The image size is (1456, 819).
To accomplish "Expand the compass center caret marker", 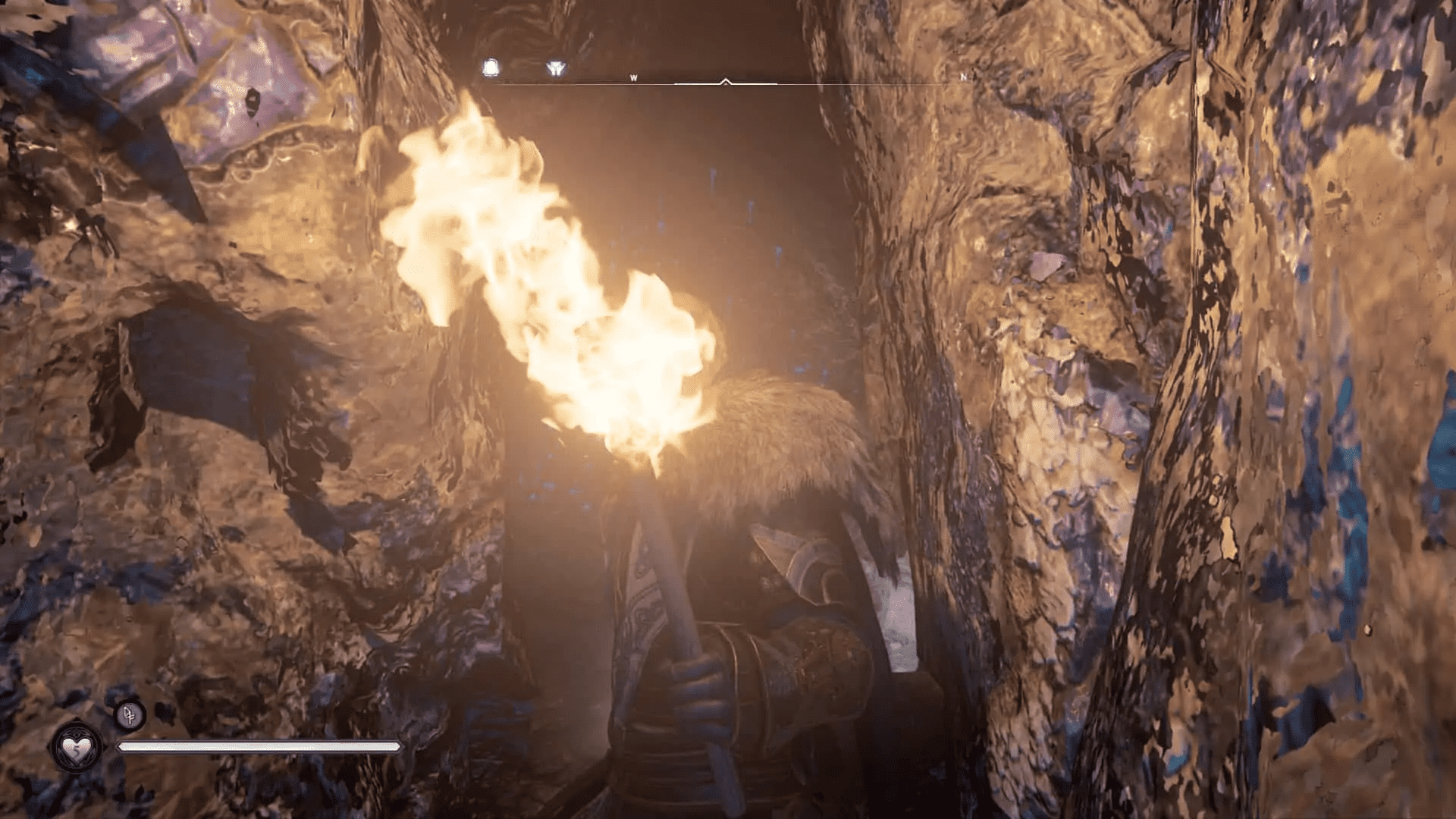I will [x=726, y=78].
